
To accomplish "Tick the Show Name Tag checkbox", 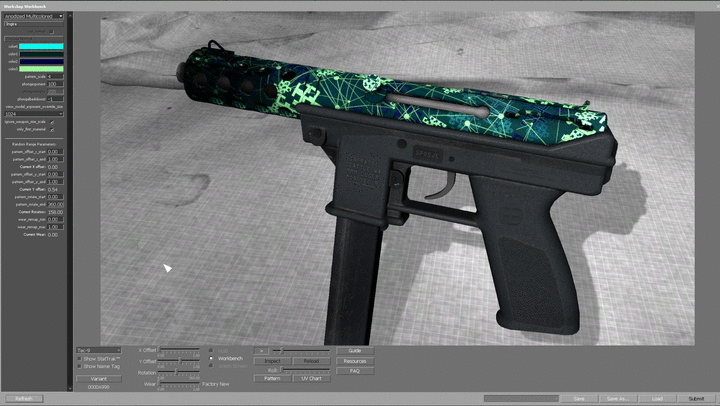I will coord(80,366).
